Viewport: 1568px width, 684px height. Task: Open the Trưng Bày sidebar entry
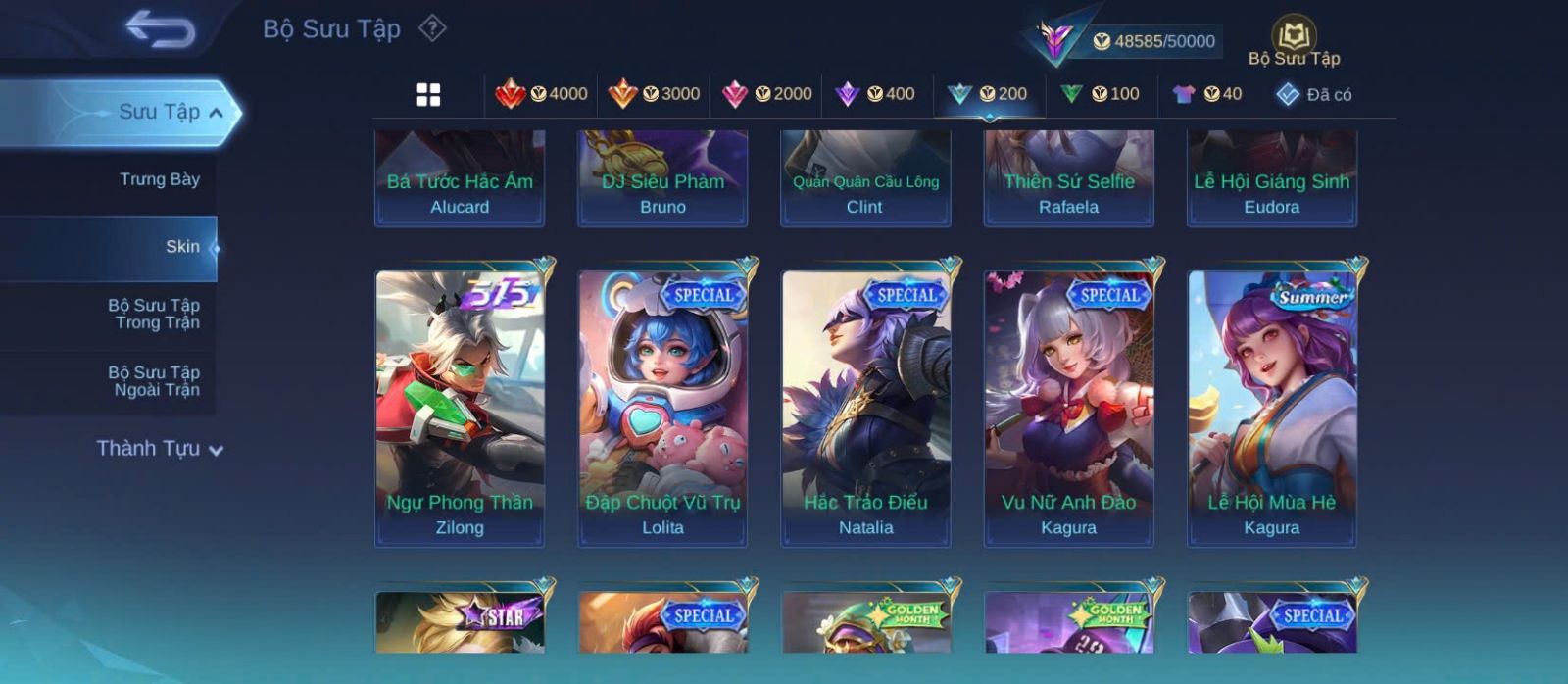click(x=159, y=179)
